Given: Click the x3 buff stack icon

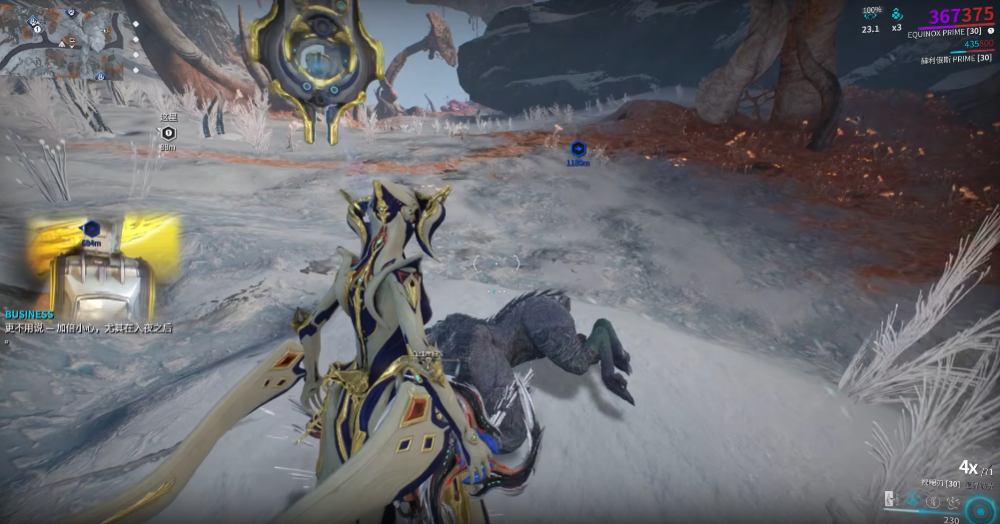Looking at the screenshot, I should tap(897, 15).
